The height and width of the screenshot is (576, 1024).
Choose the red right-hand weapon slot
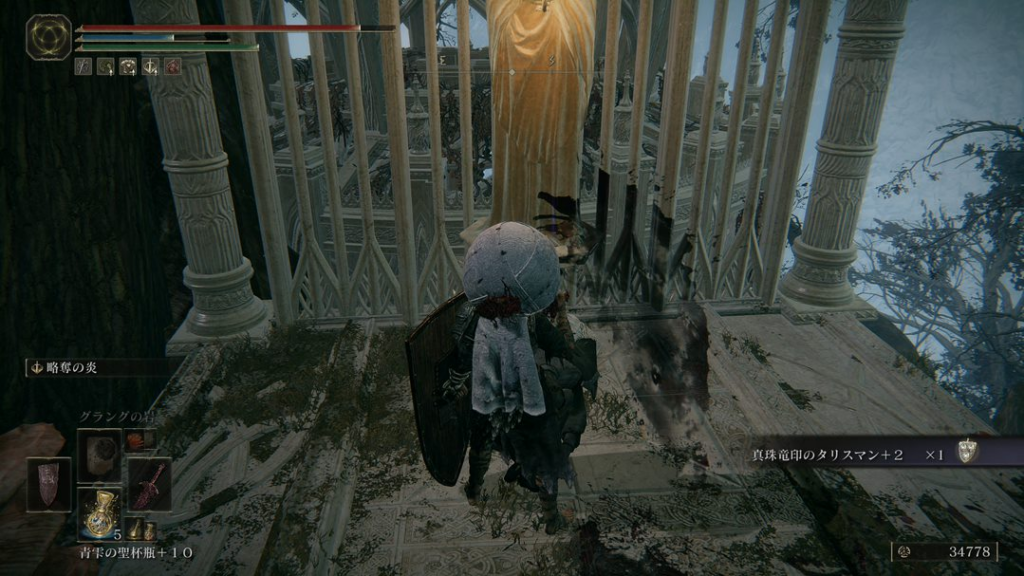click(x=149, y=484)
